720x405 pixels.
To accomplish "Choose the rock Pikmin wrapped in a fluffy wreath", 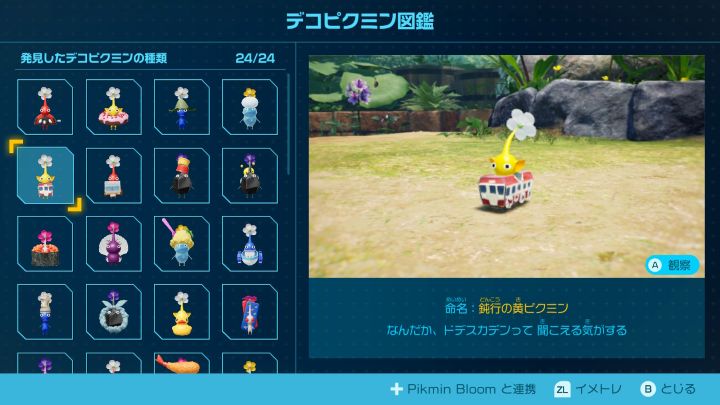I will [x=113, y=312].
